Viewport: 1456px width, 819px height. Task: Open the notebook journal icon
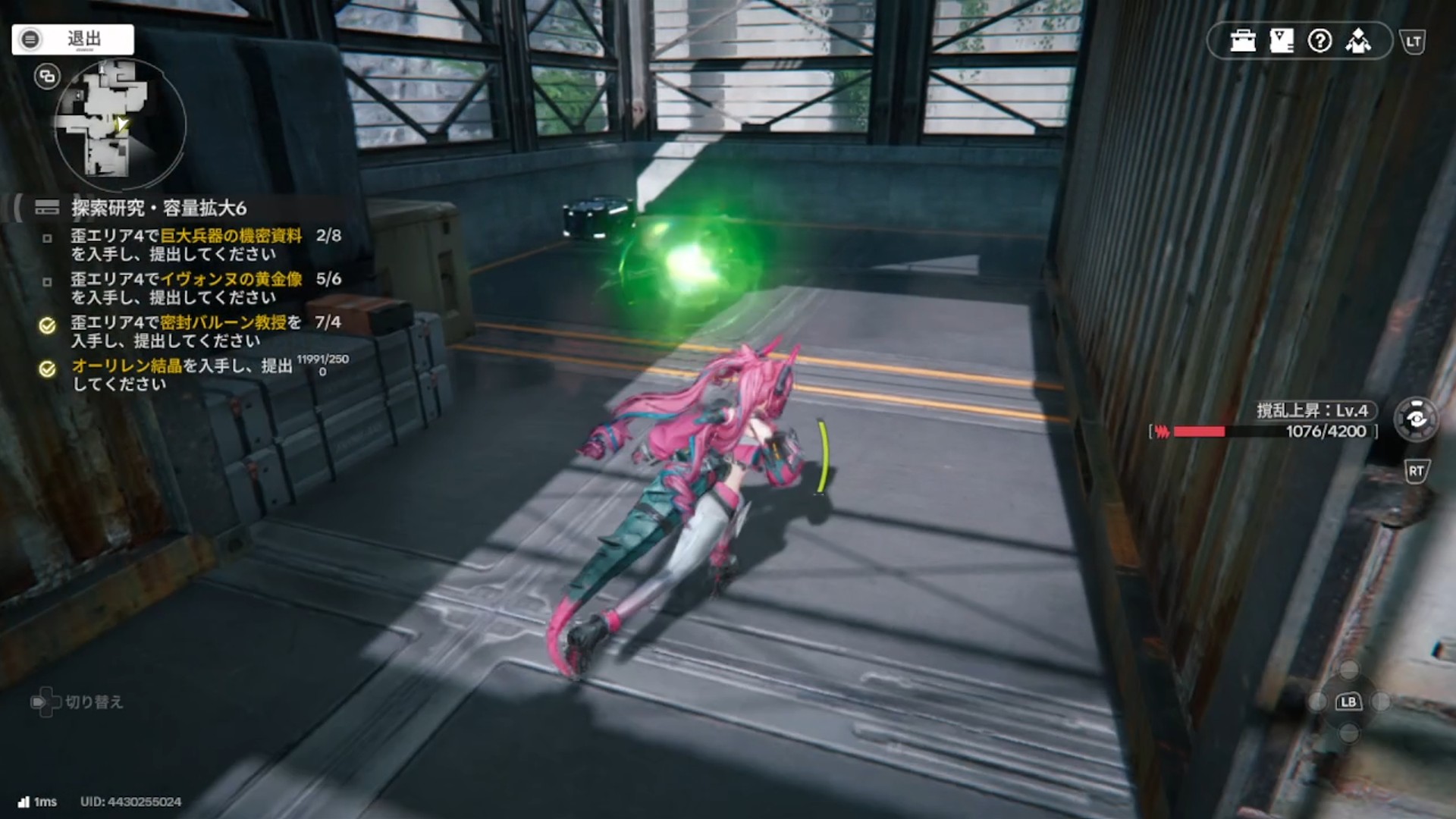tap(1282, 40)
